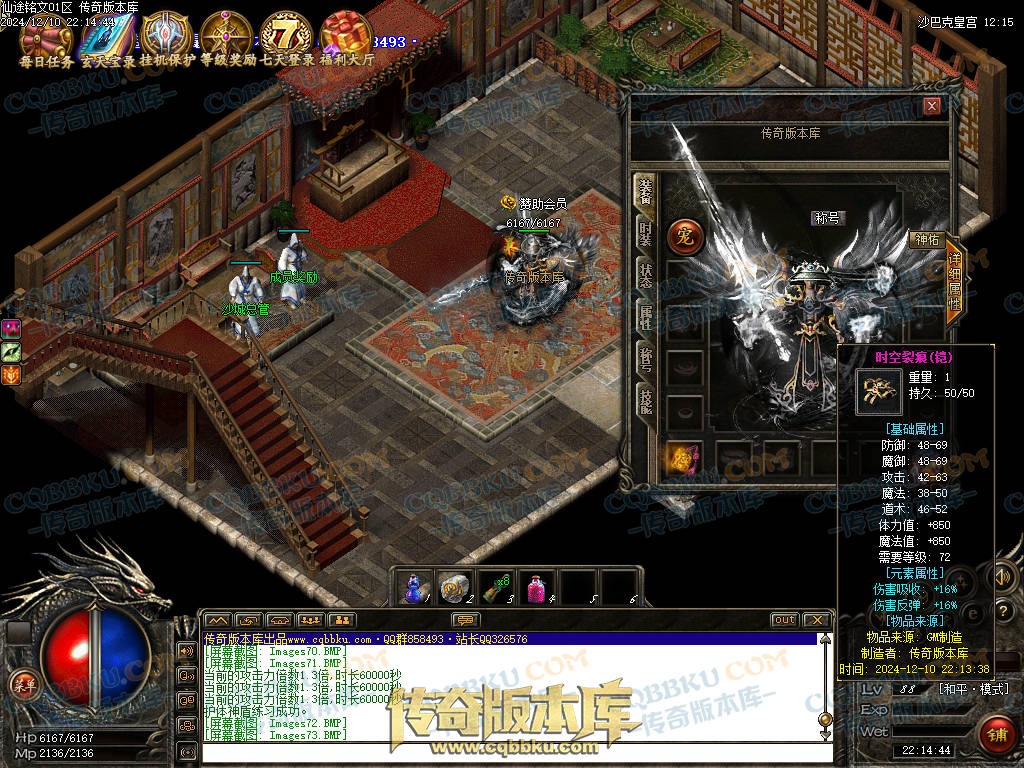Select the red potion in hotbar slot 4
This screenshot has height=768, width=1024.
[x=538, y=587]
